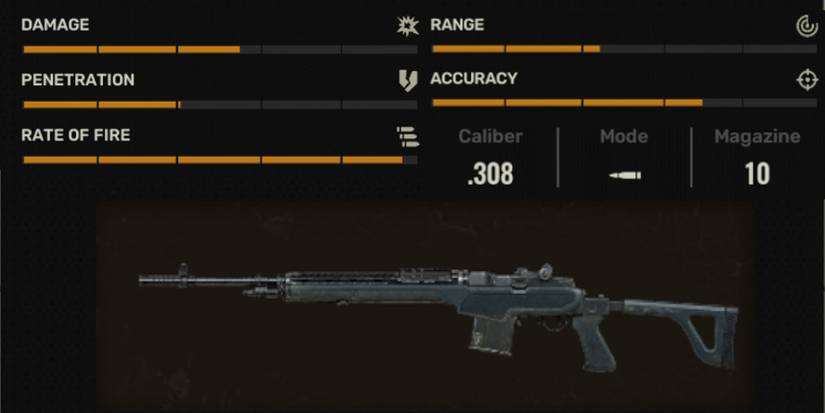825x413 pixels.
Task: Click the Range radar icon
Action: click(807, 26)
